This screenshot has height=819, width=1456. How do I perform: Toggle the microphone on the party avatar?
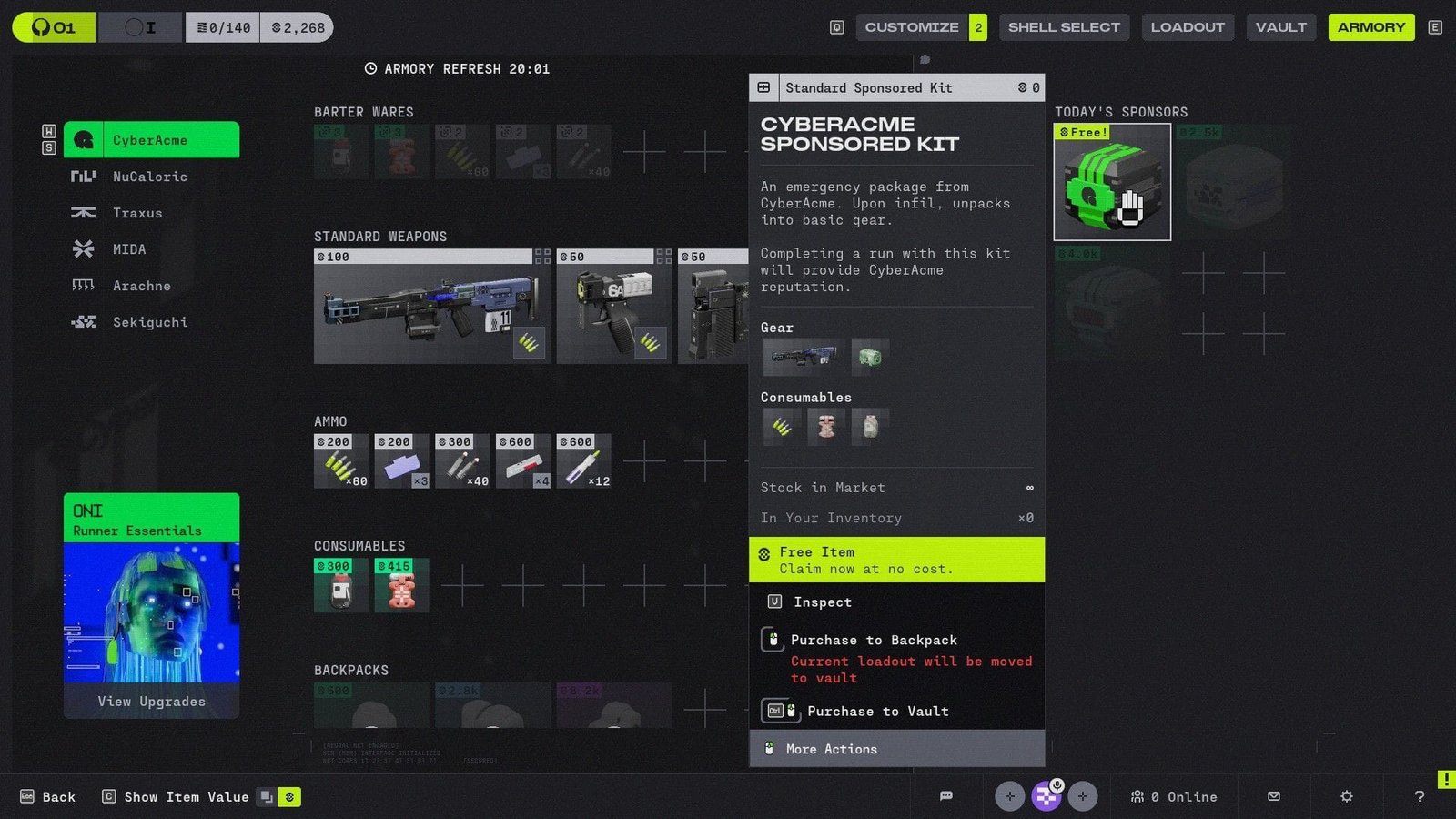tap(1057, 784)
